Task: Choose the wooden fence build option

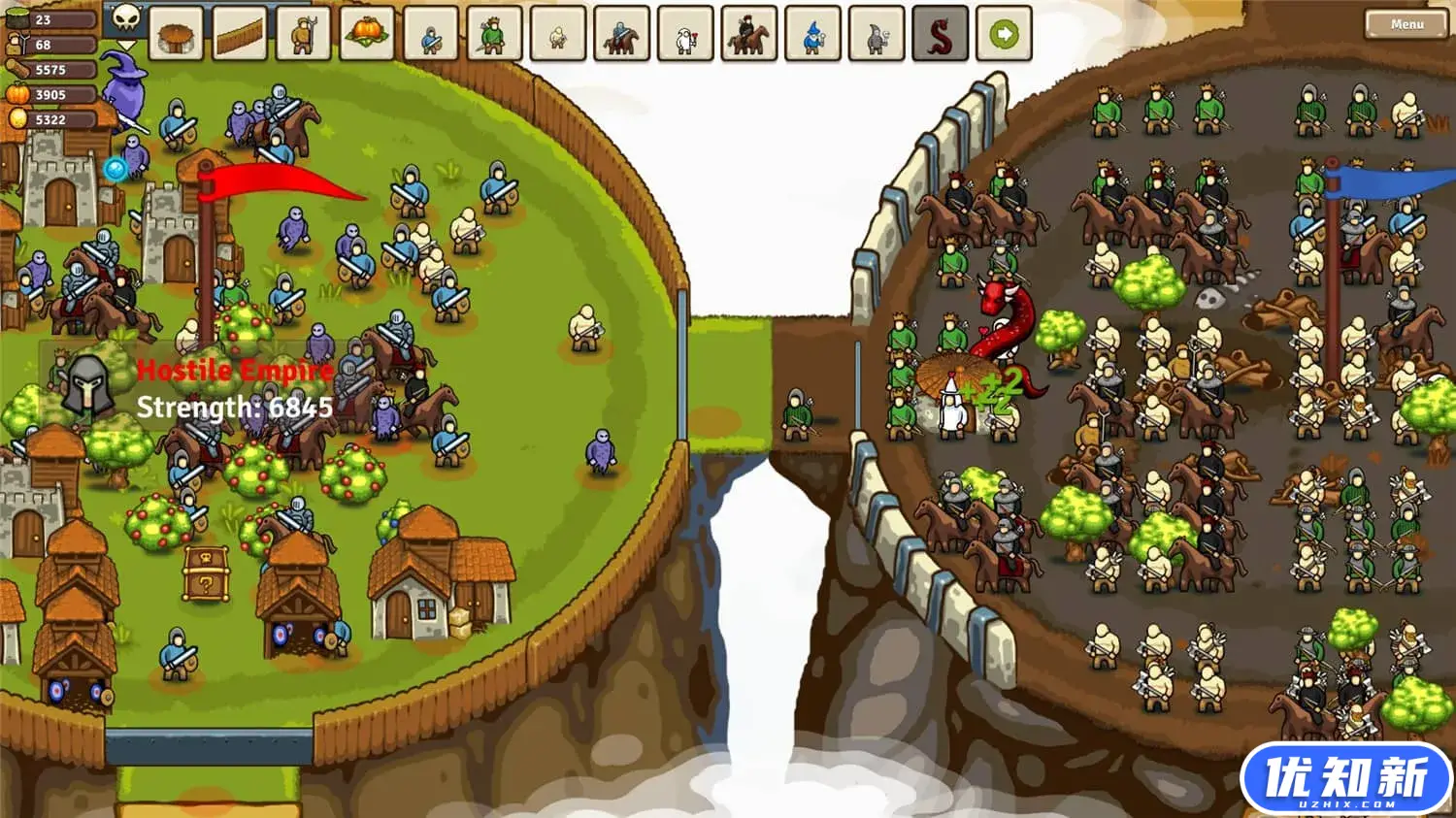Action: click(240, 35)
